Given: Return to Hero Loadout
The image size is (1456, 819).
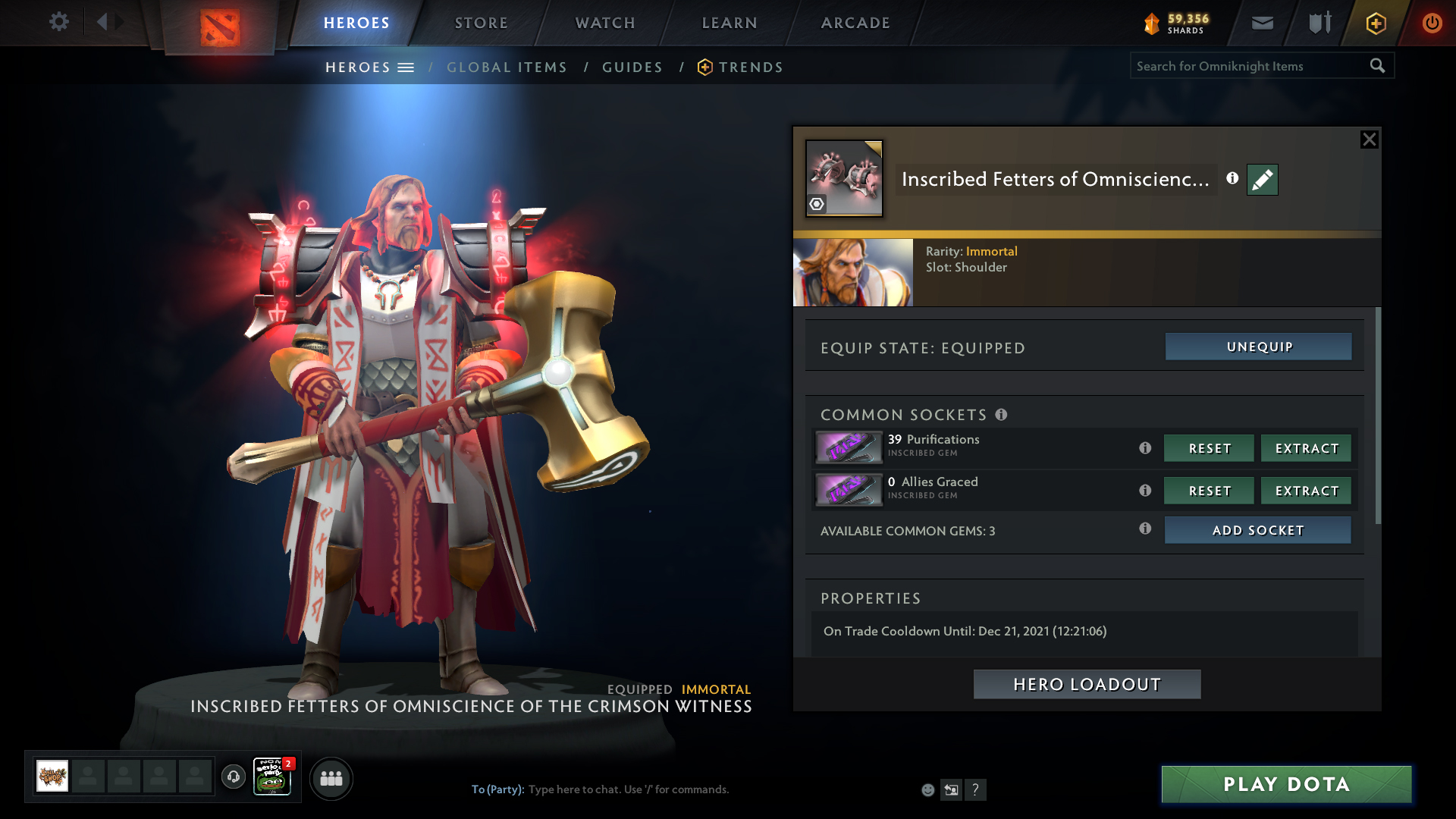Looking at the screenshot, I should click(1087, 684).
